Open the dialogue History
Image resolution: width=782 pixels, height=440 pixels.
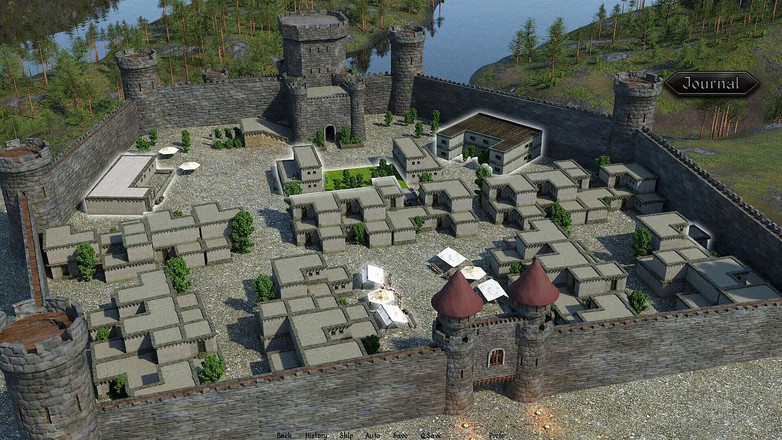pyautogui.click(x=315, y=435)
